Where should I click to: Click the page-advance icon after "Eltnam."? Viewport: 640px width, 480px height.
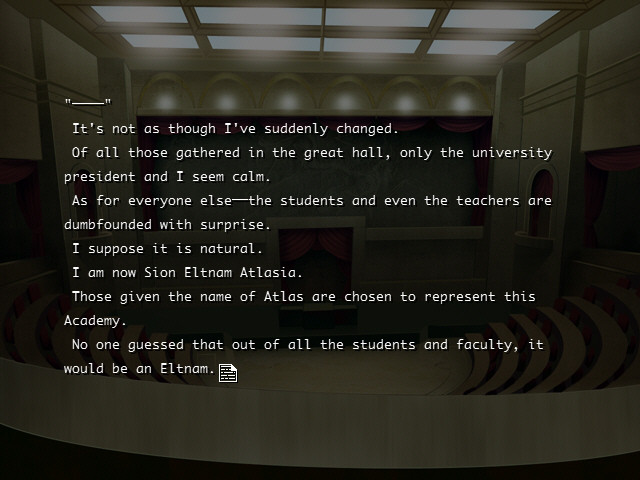coord(228,373)
